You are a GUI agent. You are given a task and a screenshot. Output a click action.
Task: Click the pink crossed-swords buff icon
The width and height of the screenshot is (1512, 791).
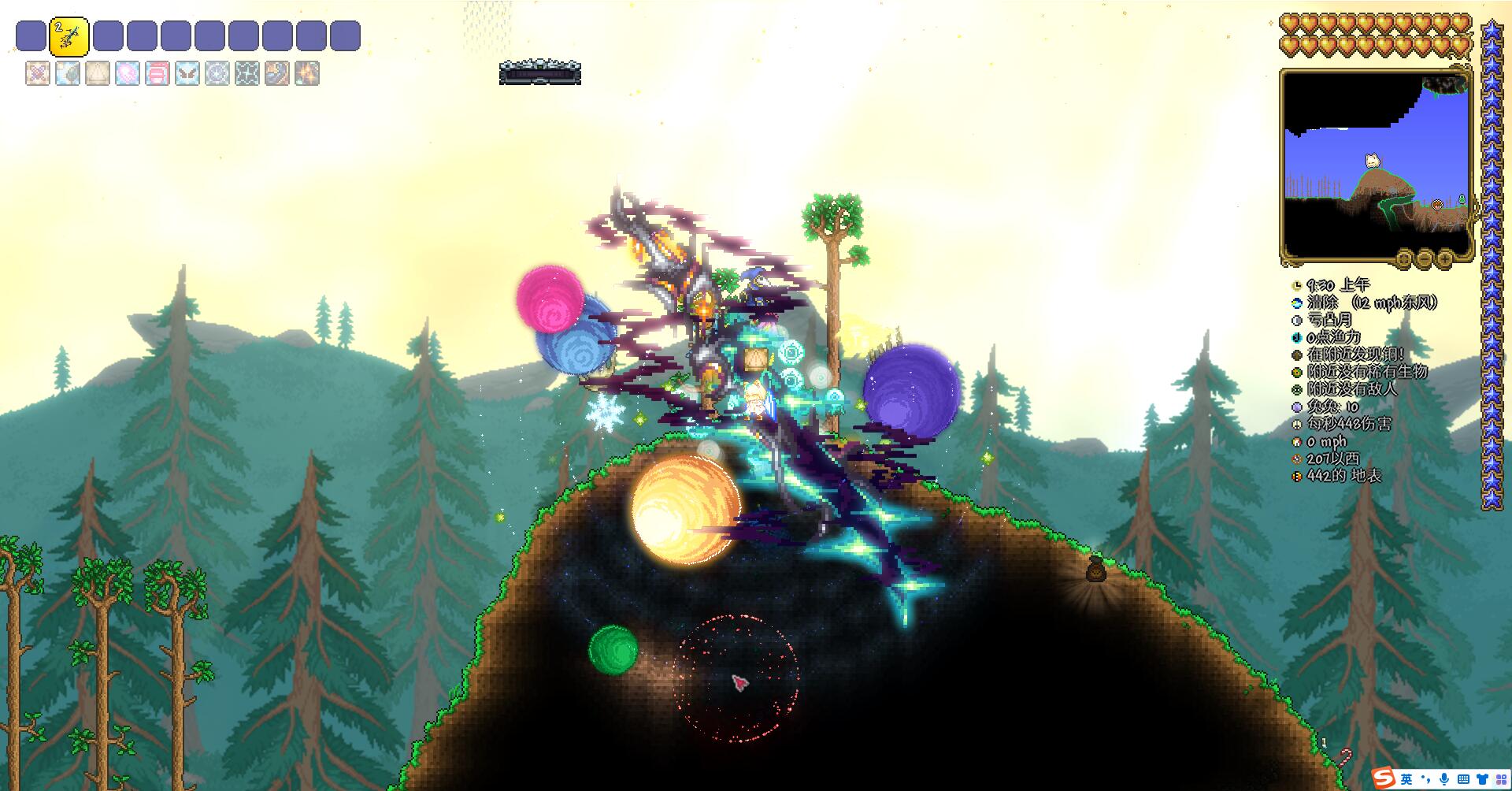(38, 73)
